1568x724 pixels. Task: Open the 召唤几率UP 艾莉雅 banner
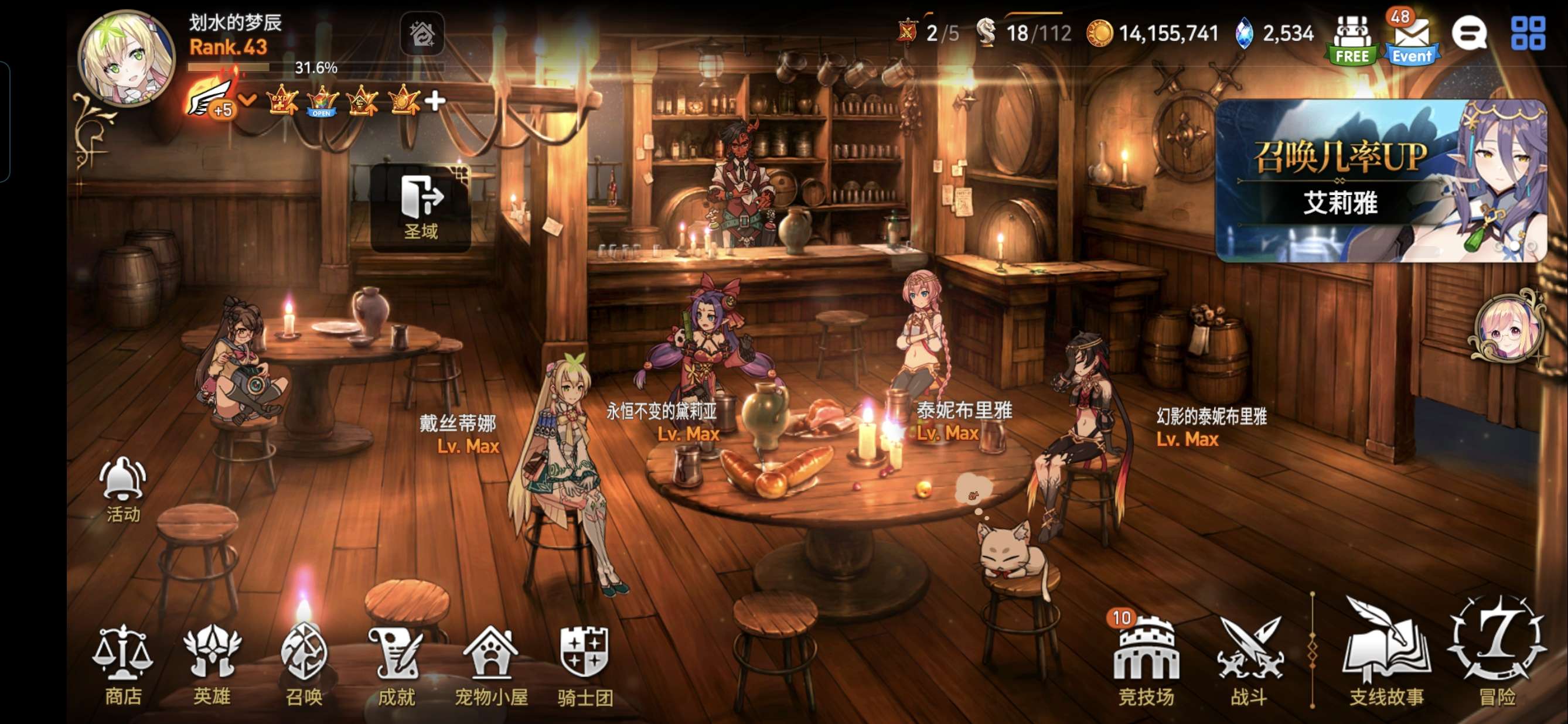click(x=1379, y=182)
